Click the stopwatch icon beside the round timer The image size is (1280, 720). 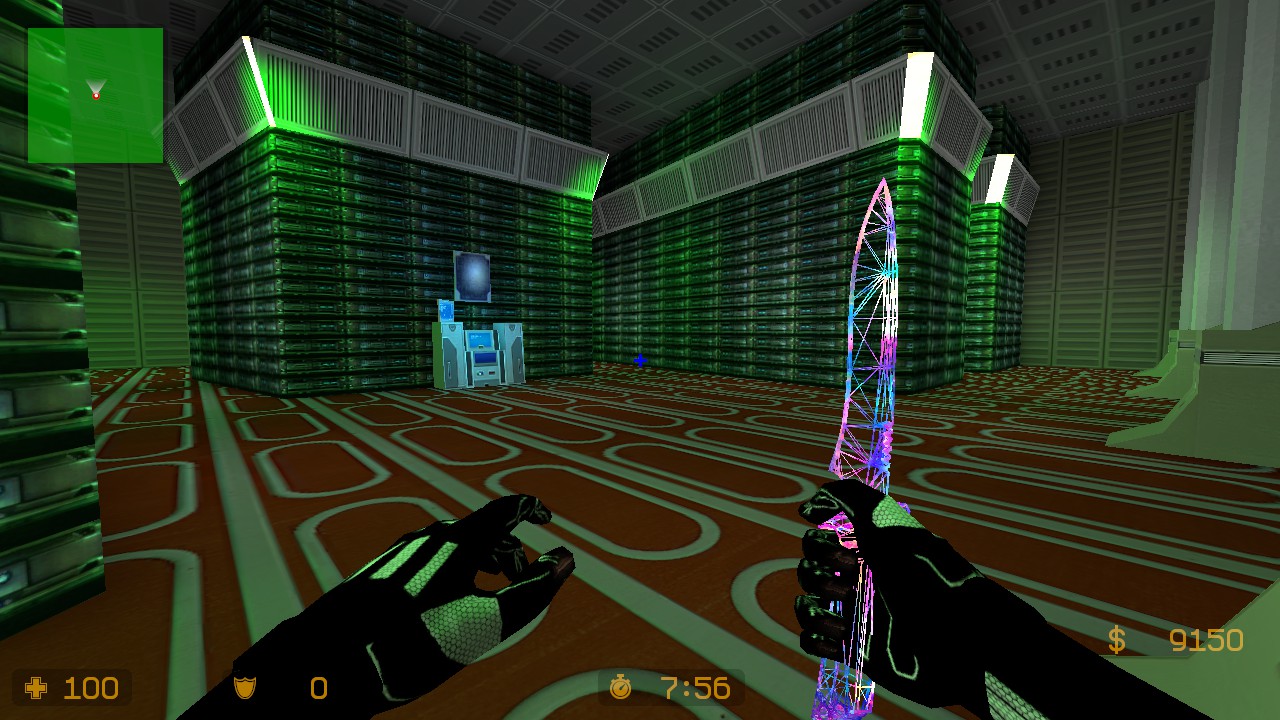622,688
